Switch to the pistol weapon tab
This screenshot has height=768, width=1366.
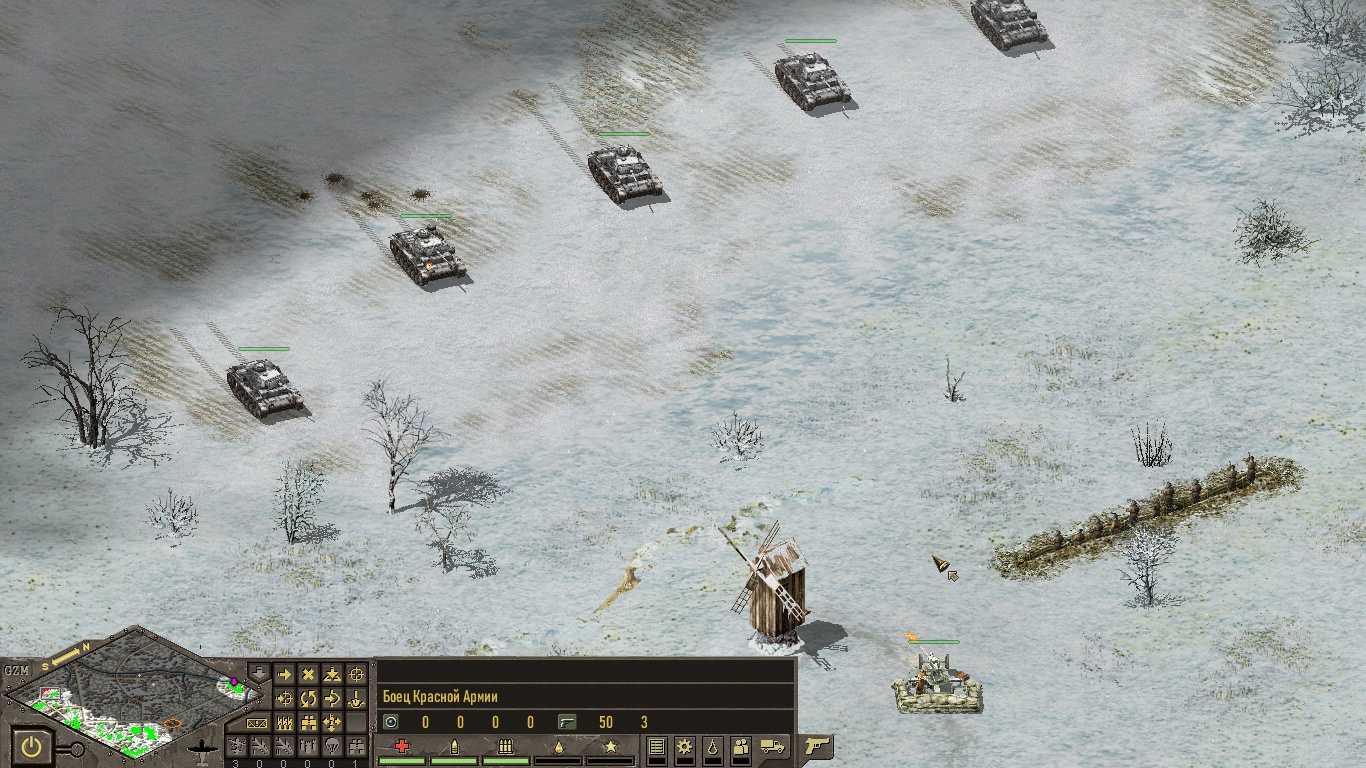pyautogui.click(x=816, y=746)
